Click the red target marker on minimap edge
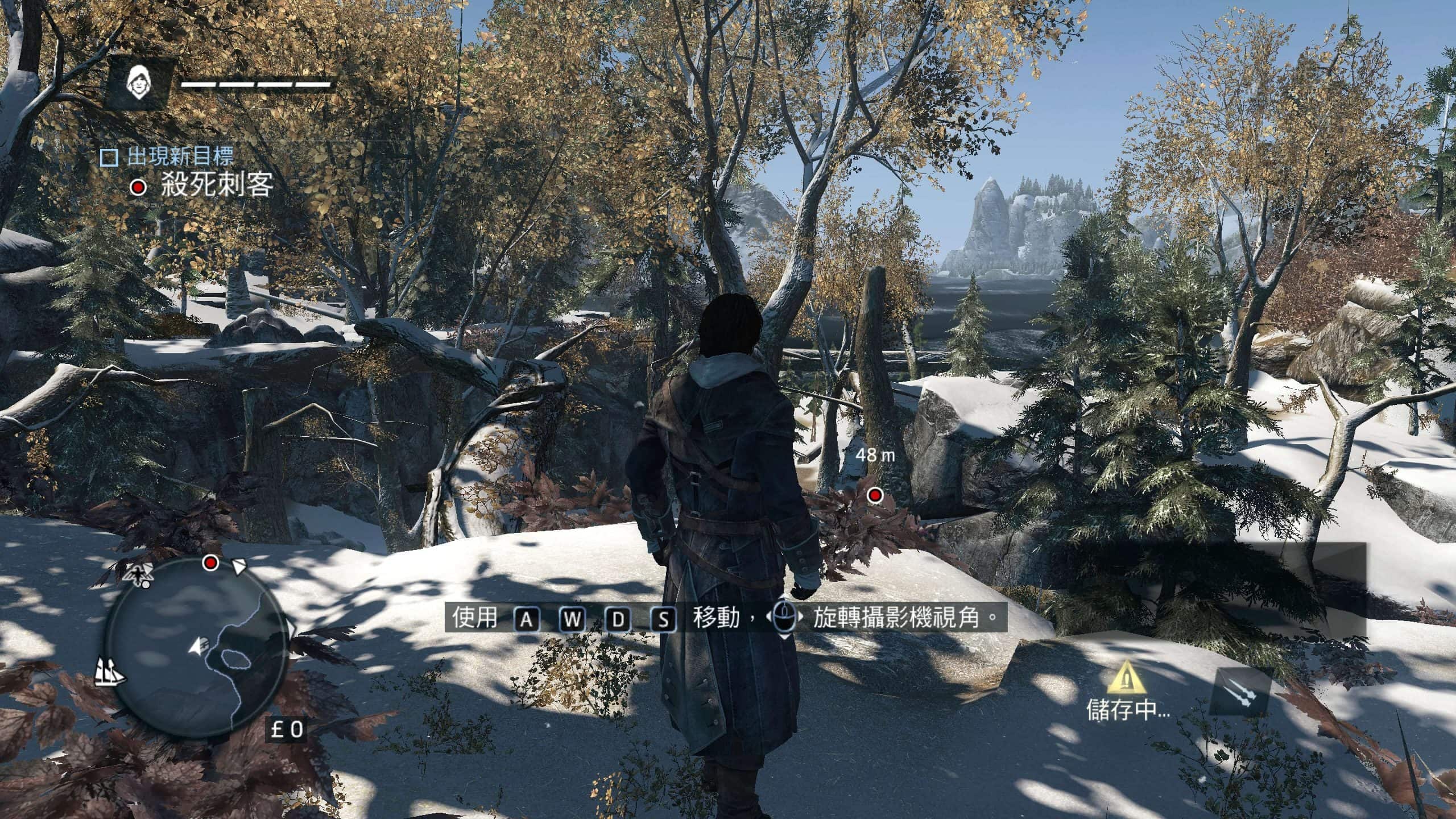The width and height of the screenshot is (1456, 819). [x=211, y=563]
